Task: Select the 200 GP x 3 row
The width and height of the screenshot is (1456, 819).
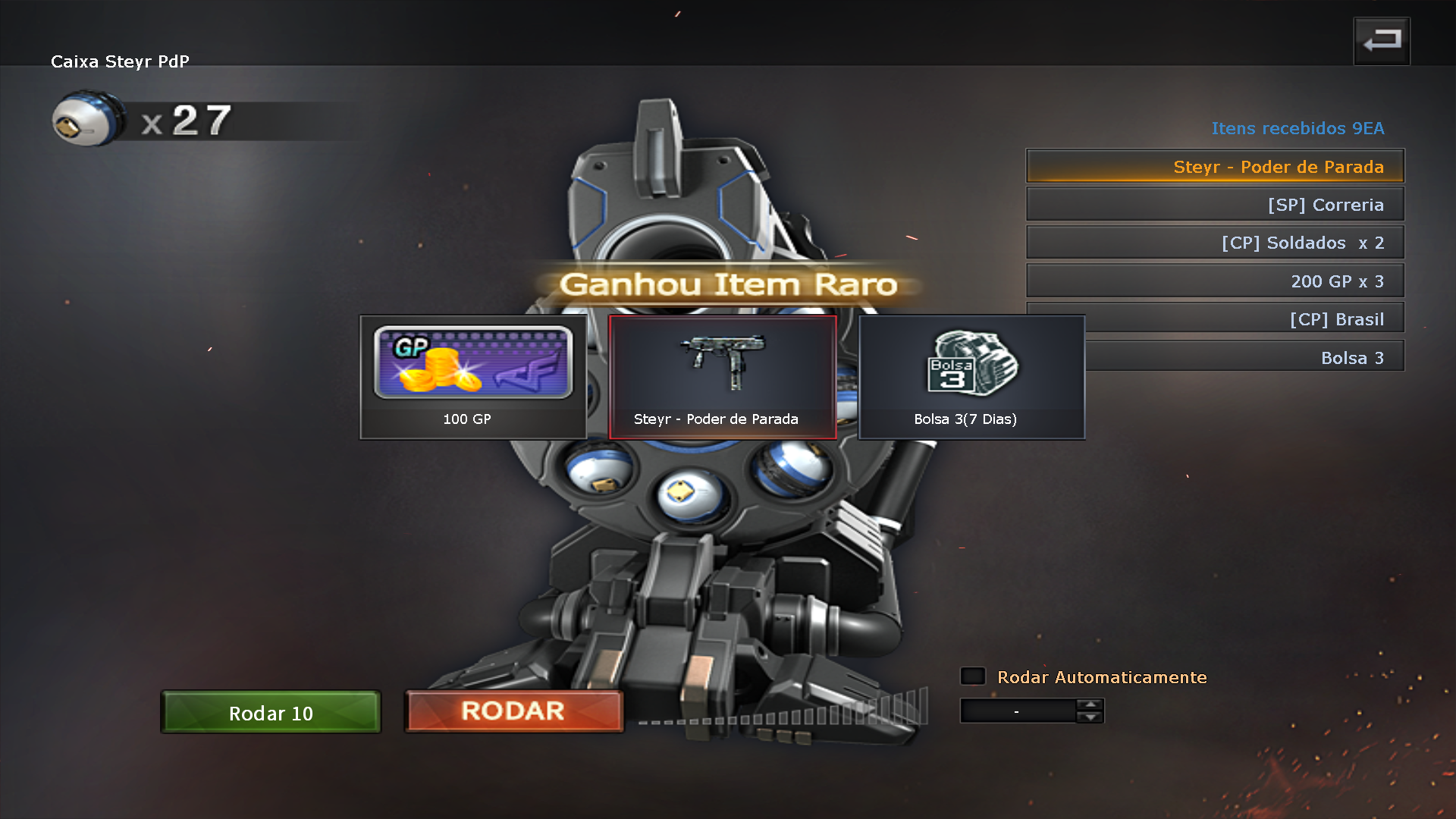Action: [1215, 281]
